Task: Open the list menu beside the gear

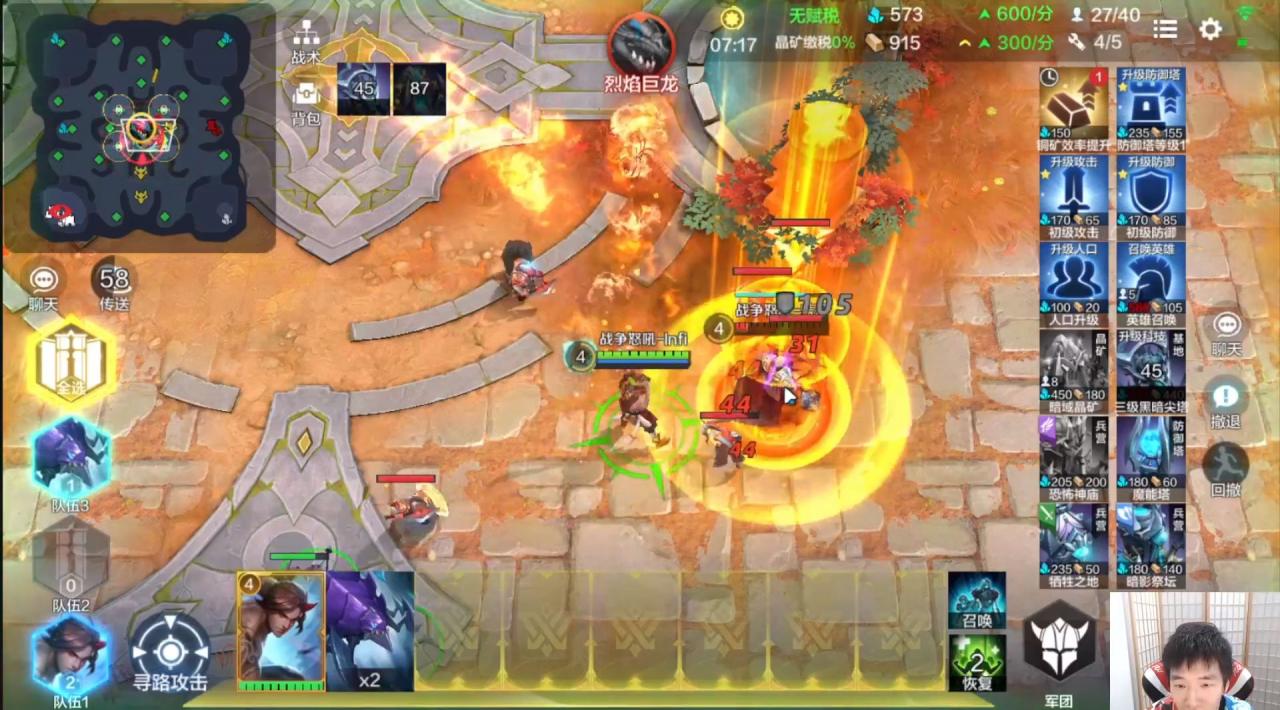Action: click(x=1165, y=29)
